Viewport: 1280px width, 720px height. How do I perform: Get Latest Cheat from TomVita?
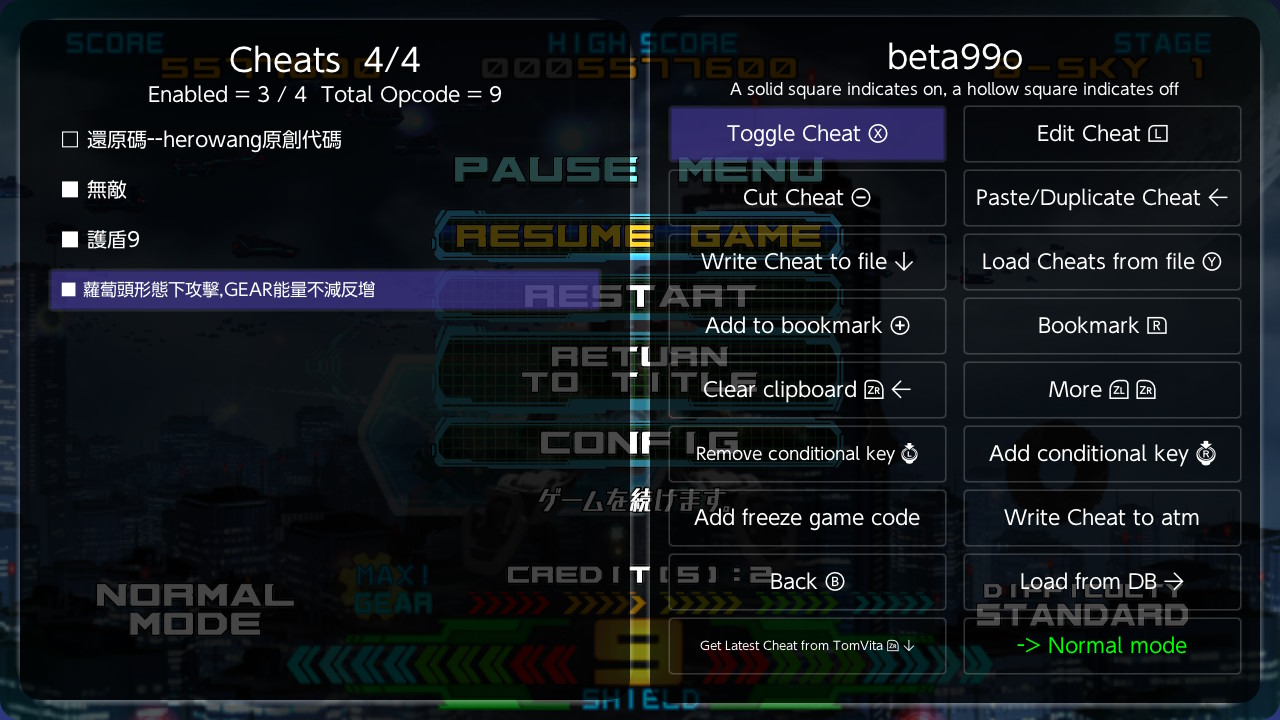(x=806, y=645)
